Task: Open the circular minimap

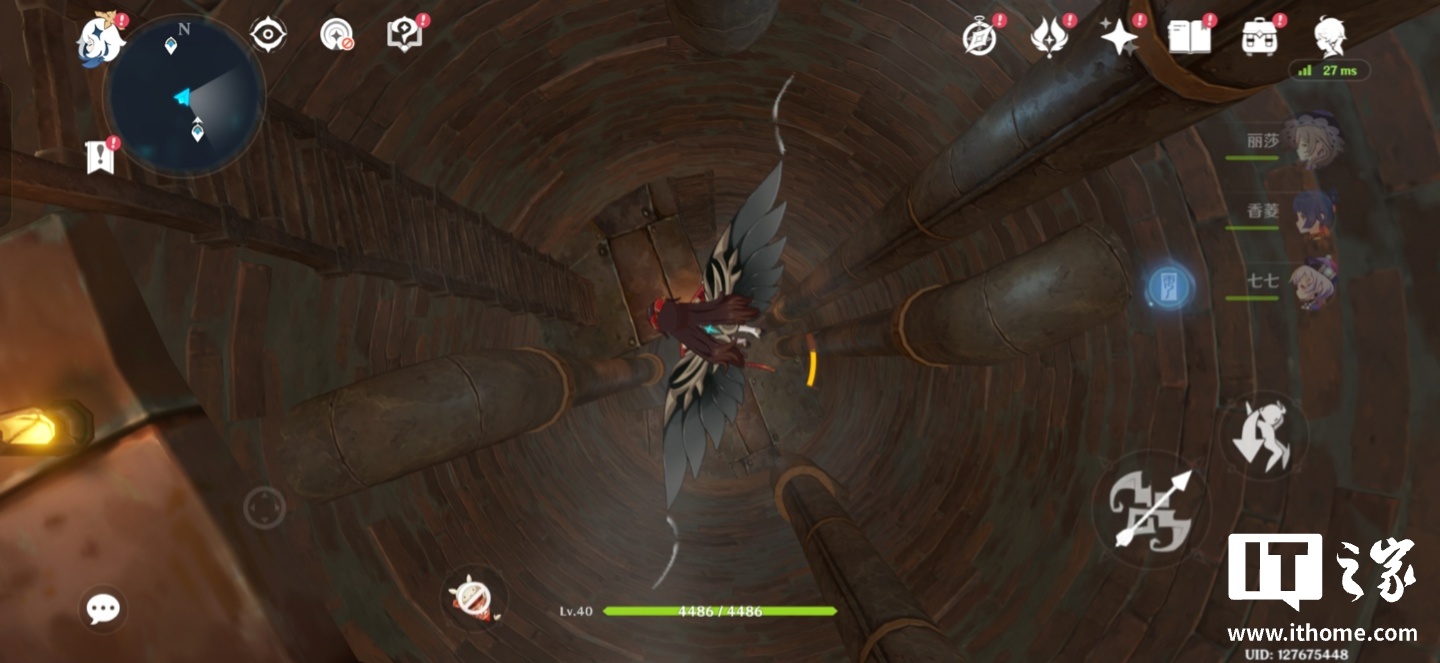Action: pyautogui.click(x=185, y=98)
